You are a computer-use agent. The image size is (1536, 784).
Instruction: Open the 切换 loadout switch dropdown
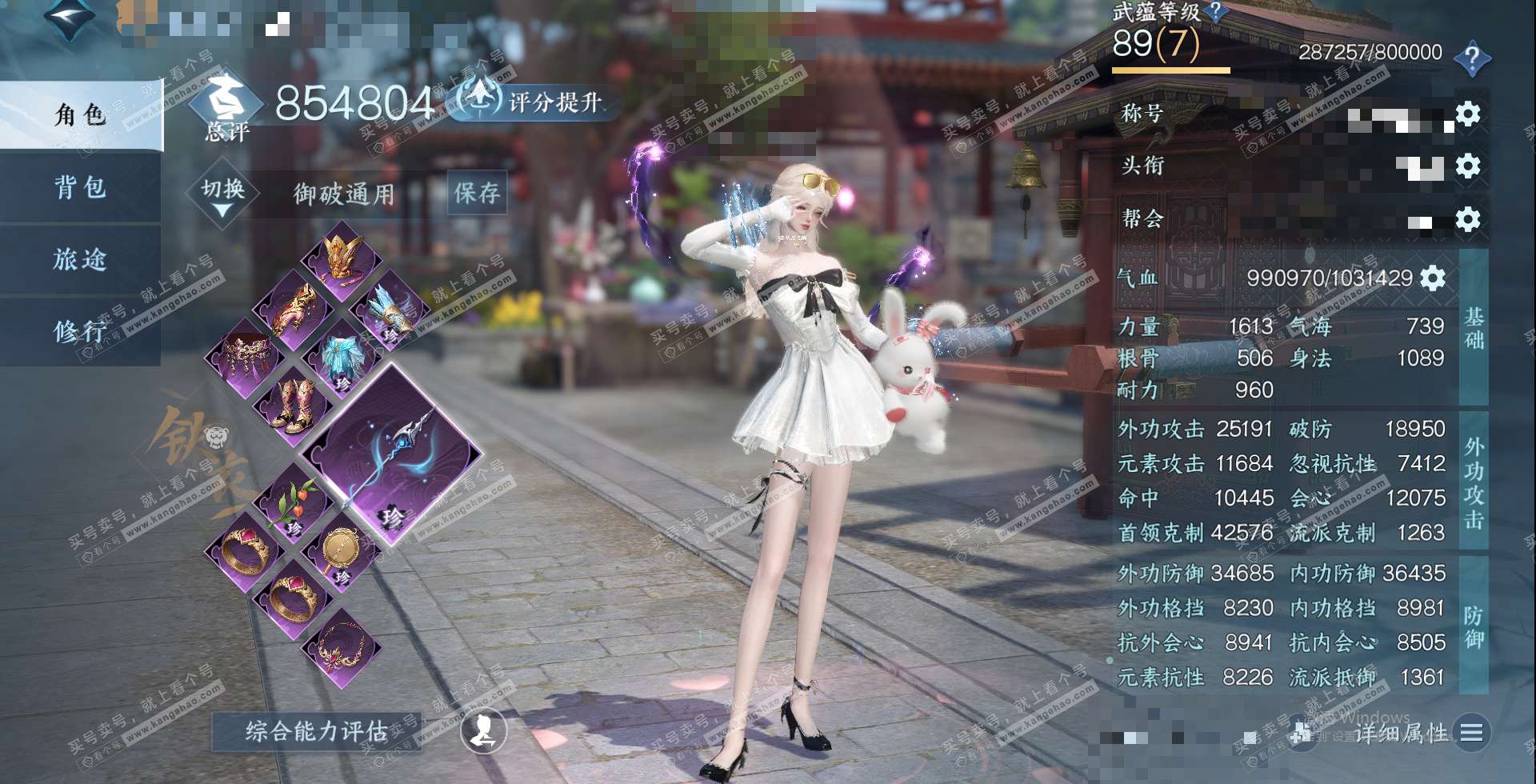[x=222, y=196]
